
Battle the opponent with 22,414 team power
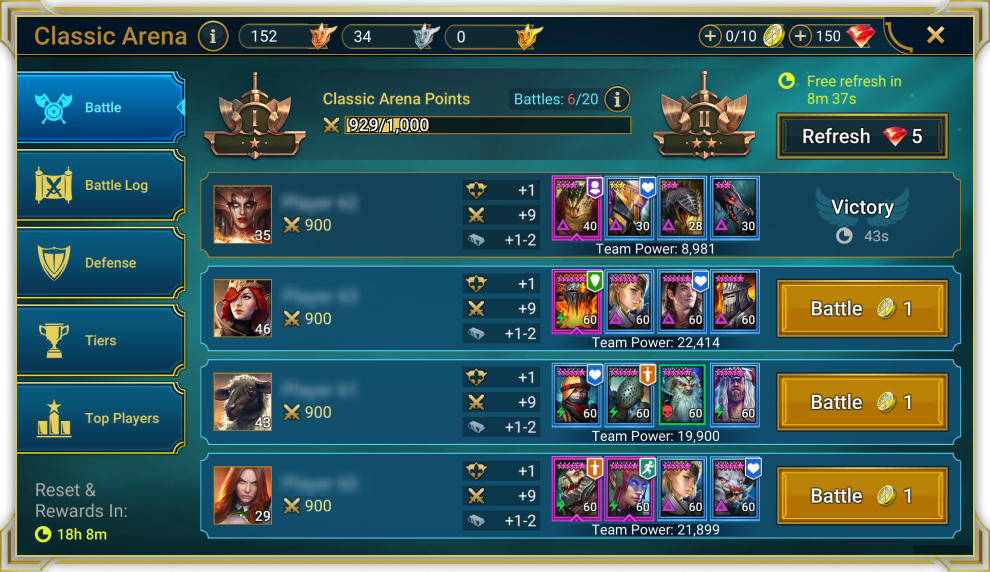861,309
